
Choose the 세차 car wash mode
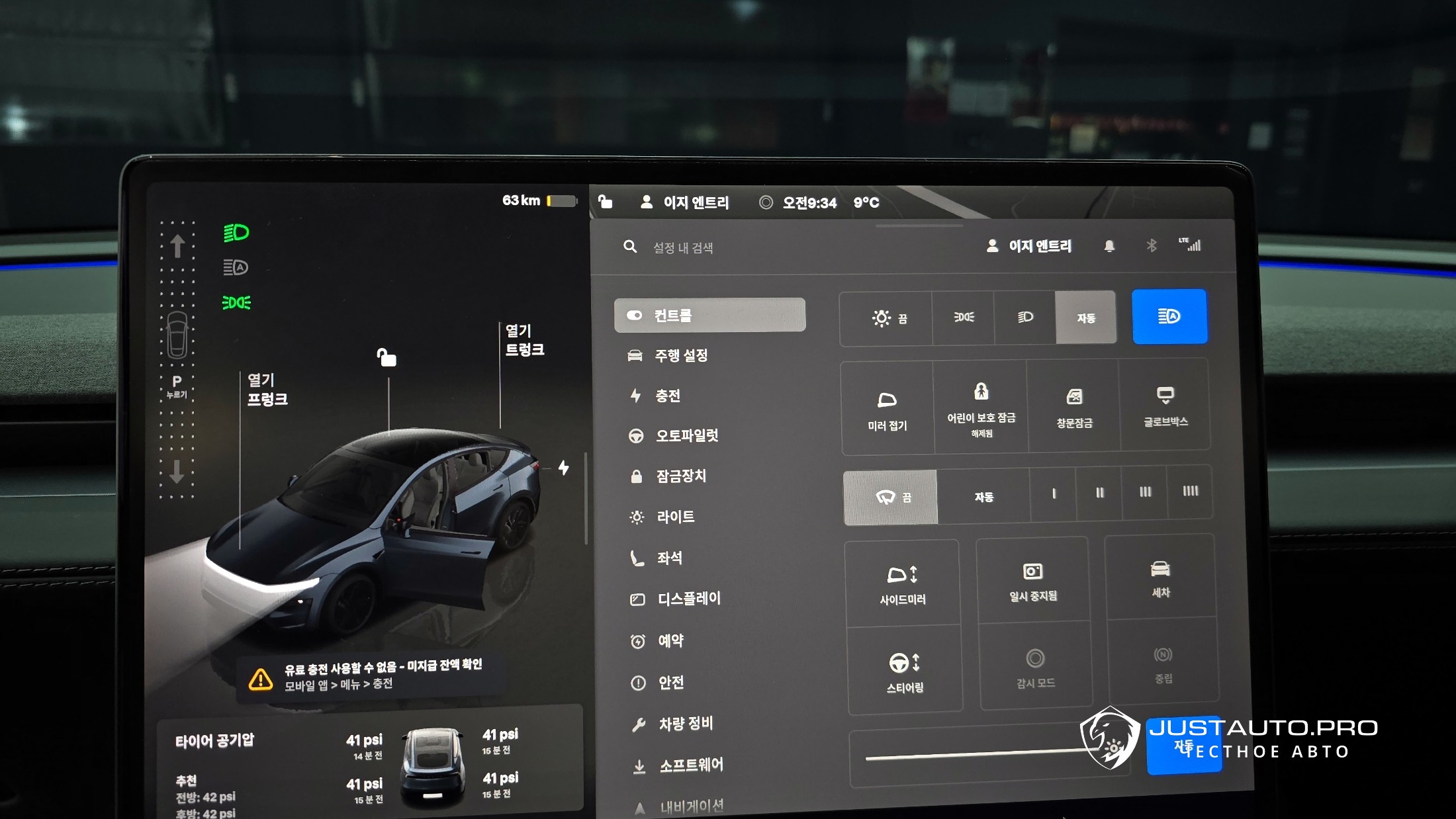click(x=1161, y=578)
